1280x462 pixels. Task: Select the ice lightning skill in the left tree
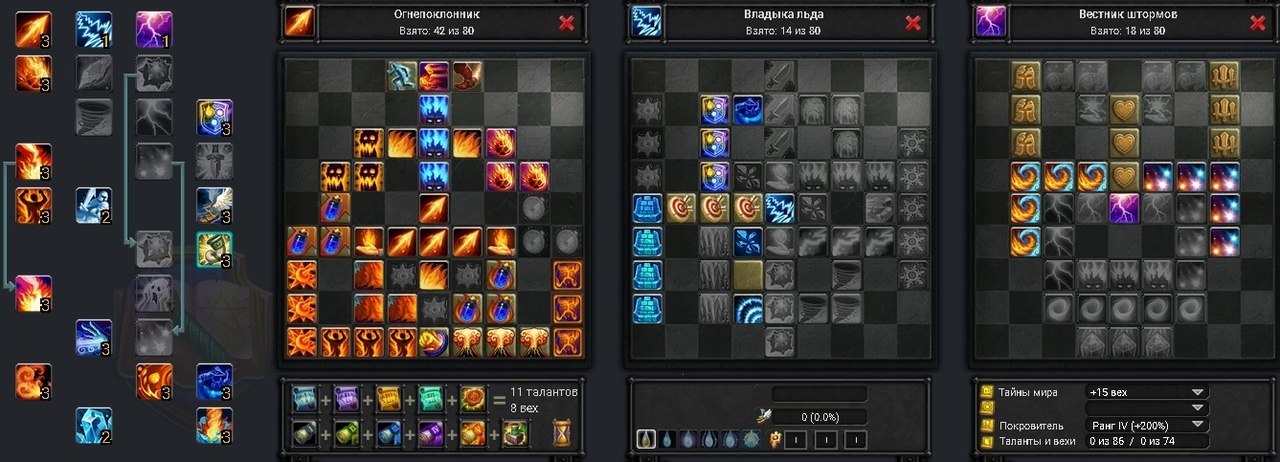[x=94, y=29]
